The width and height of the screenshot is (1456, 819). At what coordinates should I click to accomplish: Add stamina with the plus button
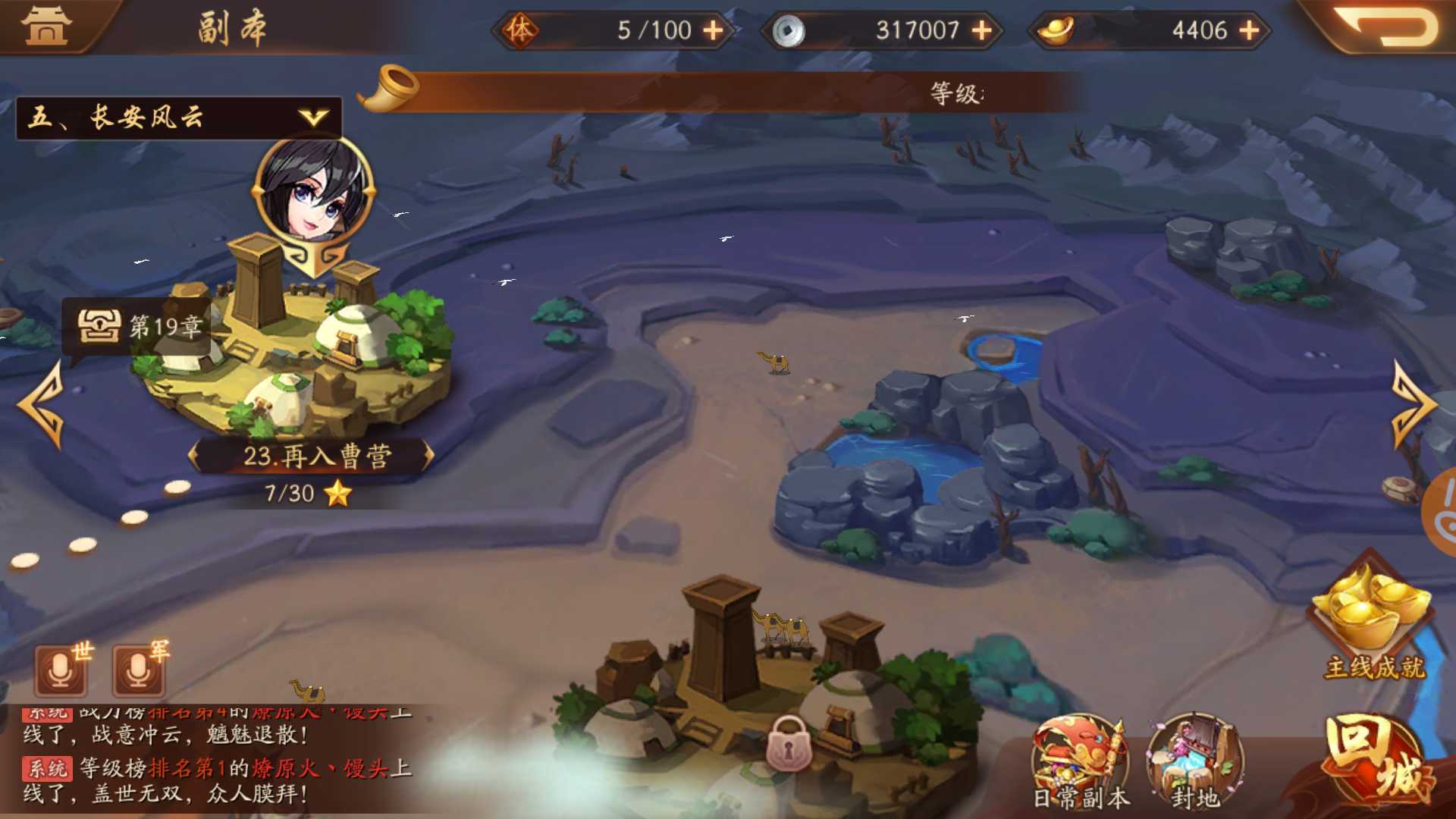pos(713,30)
